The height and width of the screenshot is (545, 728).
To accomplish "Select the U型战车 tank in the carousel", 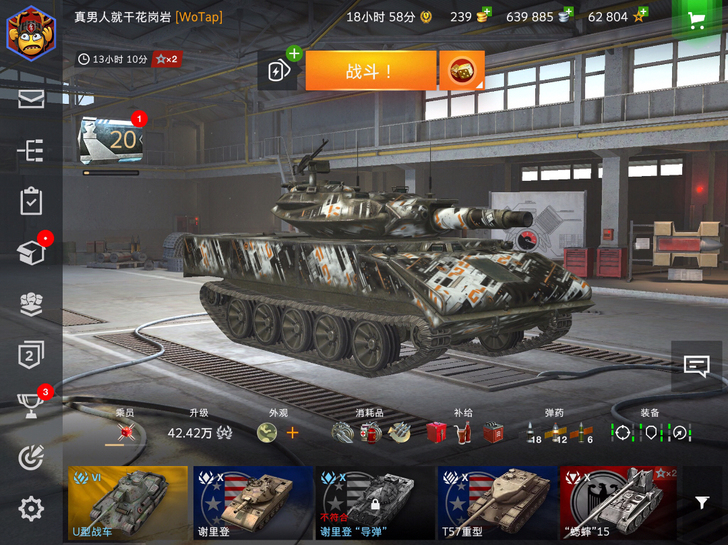I will coord(127,502).
